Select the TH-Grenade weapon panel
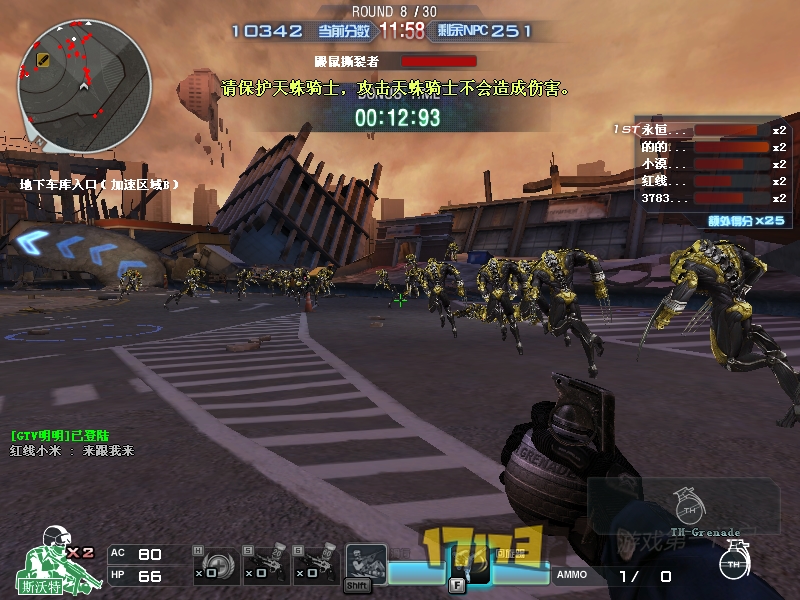The image size is (800, 600). pos(684,506)
